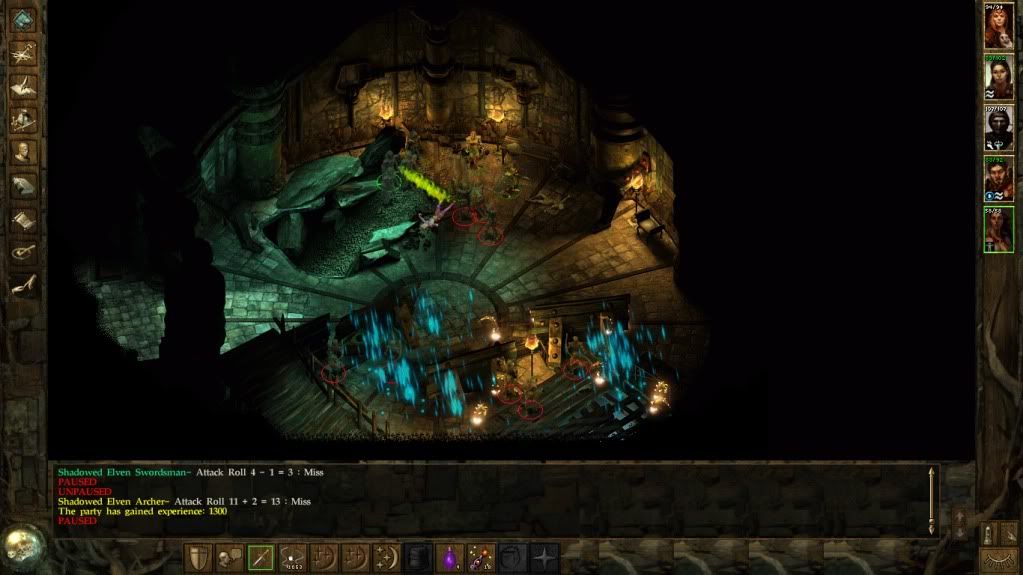Open the area map from the sidebar
1023x575 pixels.
coord(23,52)
